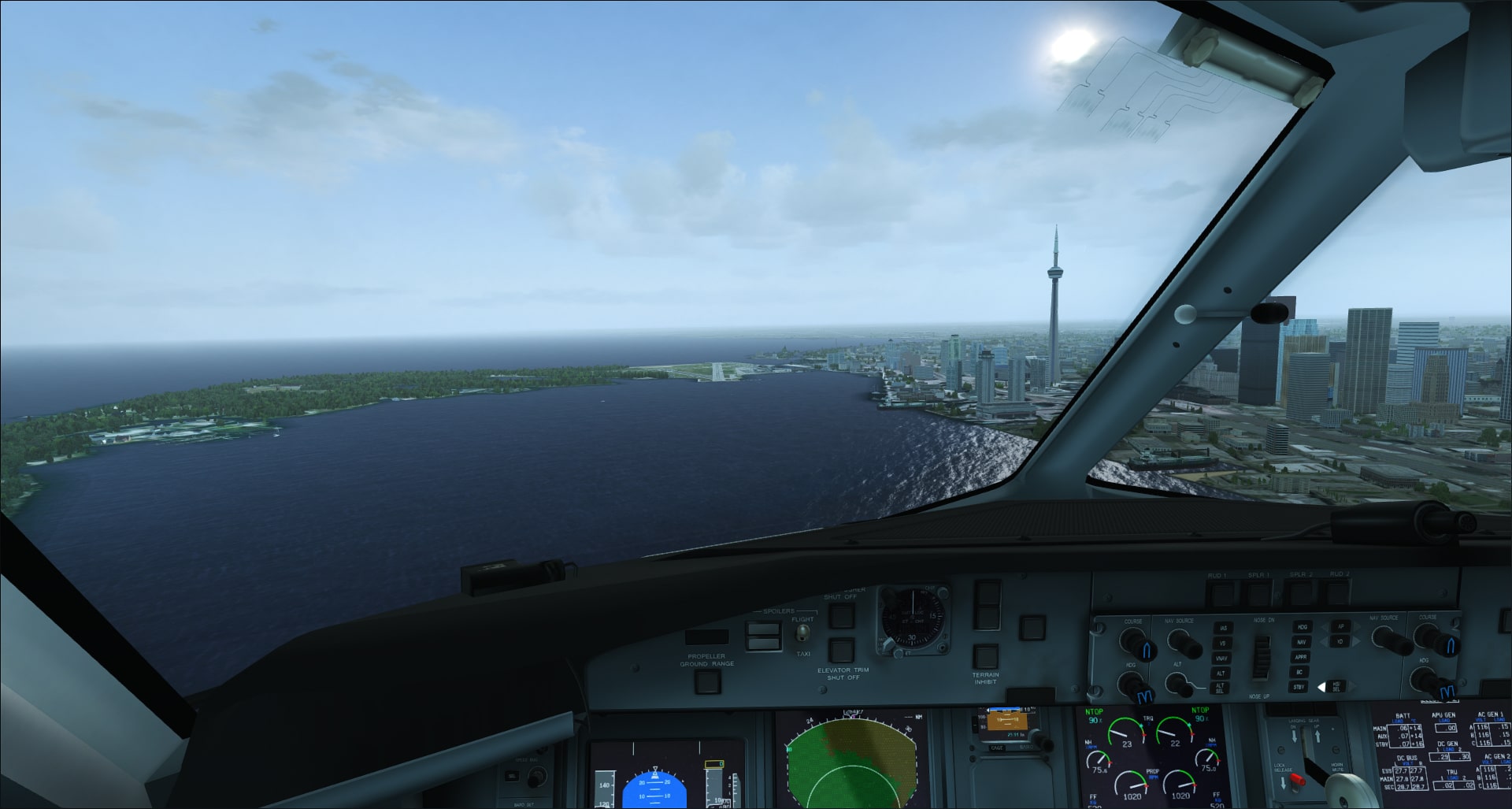Toggle the YD yaw damper button
1512x809 pixels.
pyautogui.click(x=1340, y=642)
